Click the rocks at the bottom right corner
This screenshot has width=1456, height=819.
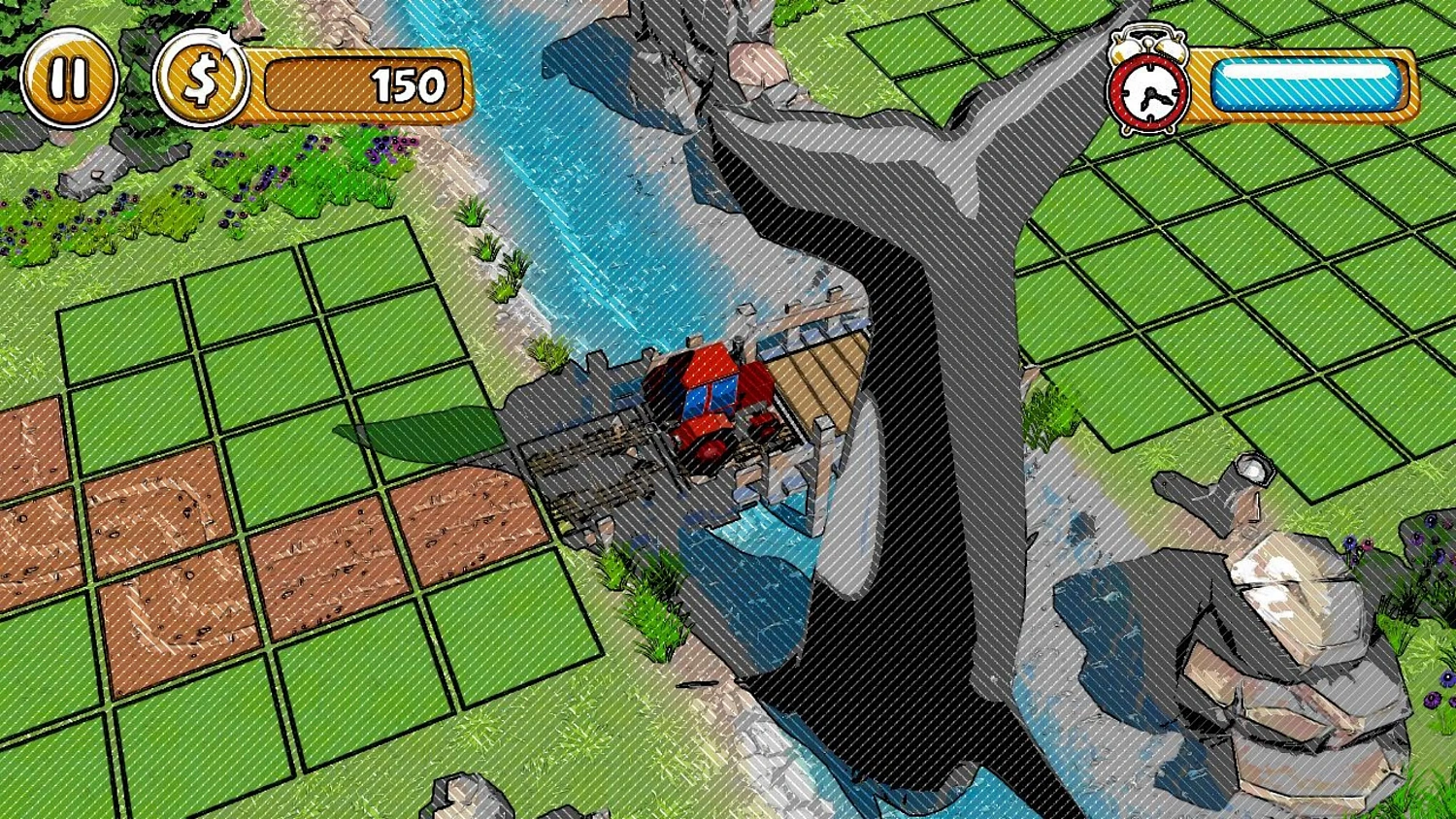pos(1291,679)
